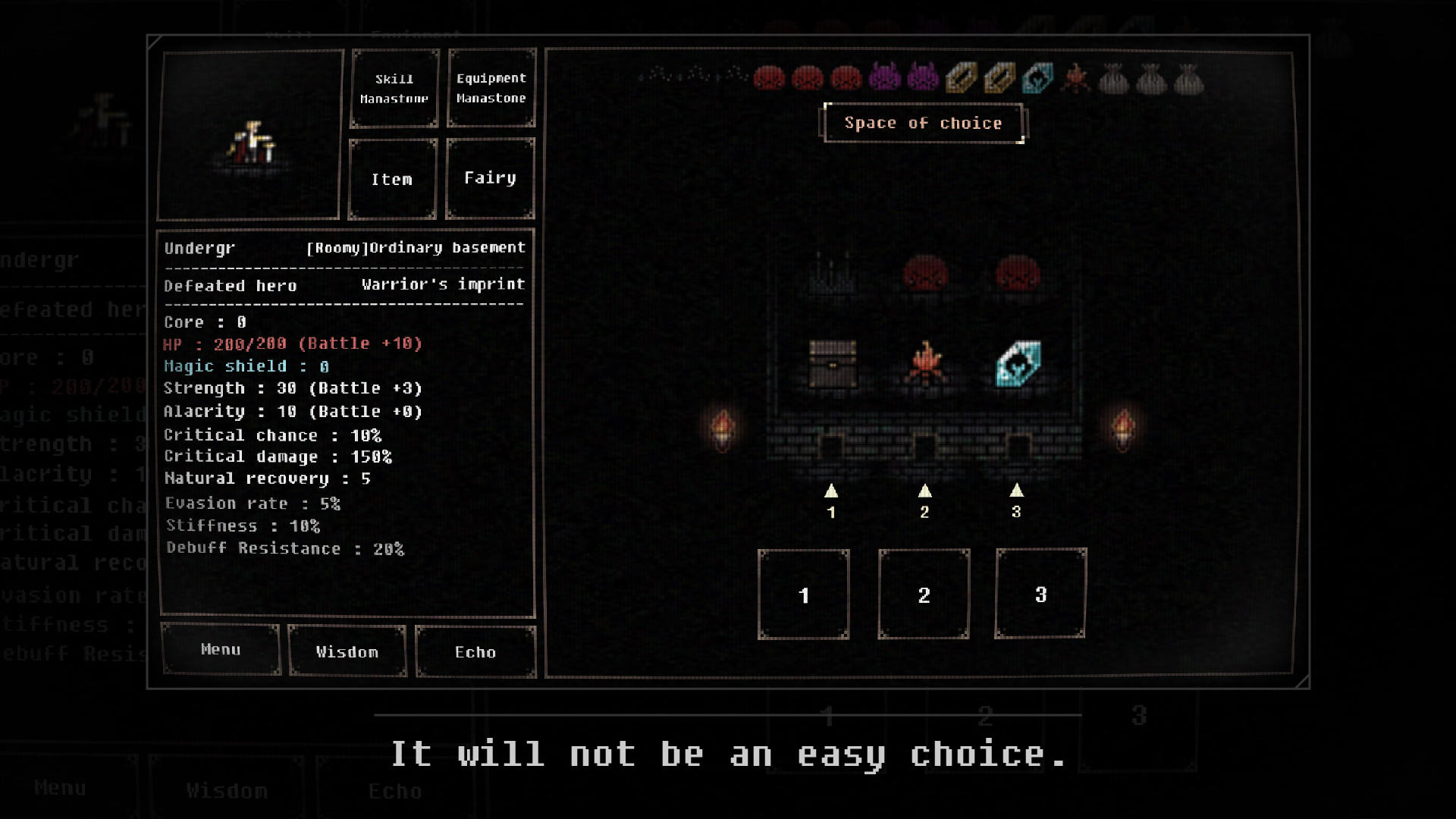1456x819 pixels.
Task: Click the first red slime icon in the top row
Action: click(770, 79)
